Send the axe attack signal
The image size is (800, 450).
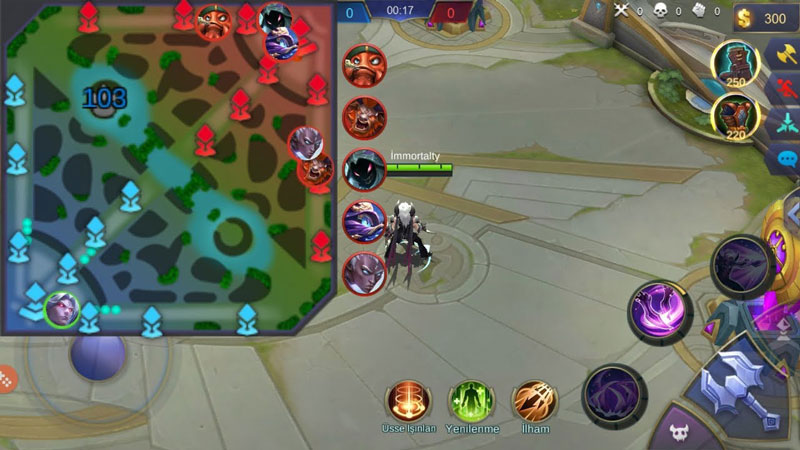[x=783, y=53]
